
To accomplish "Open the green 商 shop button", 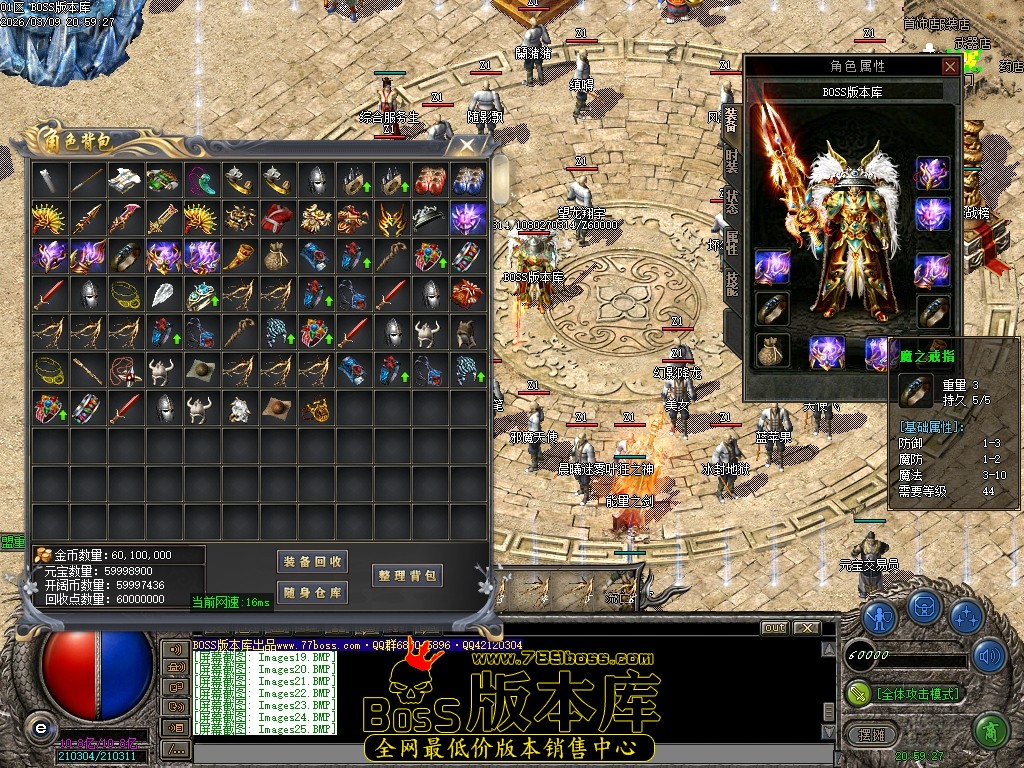I will (991, 731).
